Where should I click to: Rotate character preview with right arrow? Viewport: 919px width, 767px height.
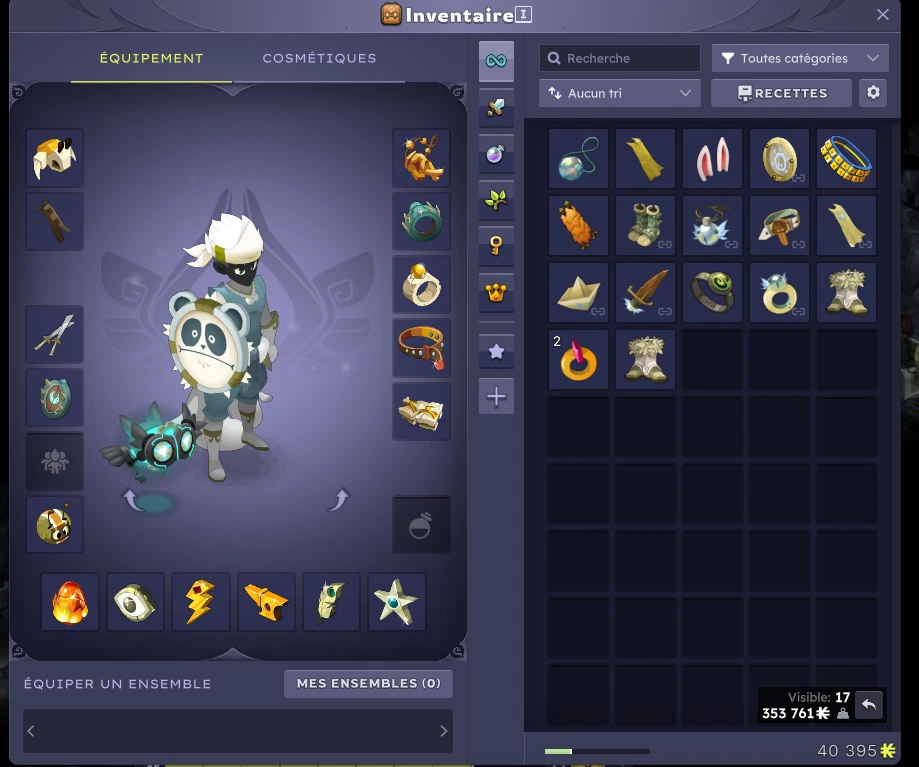[x=339, y=499]
